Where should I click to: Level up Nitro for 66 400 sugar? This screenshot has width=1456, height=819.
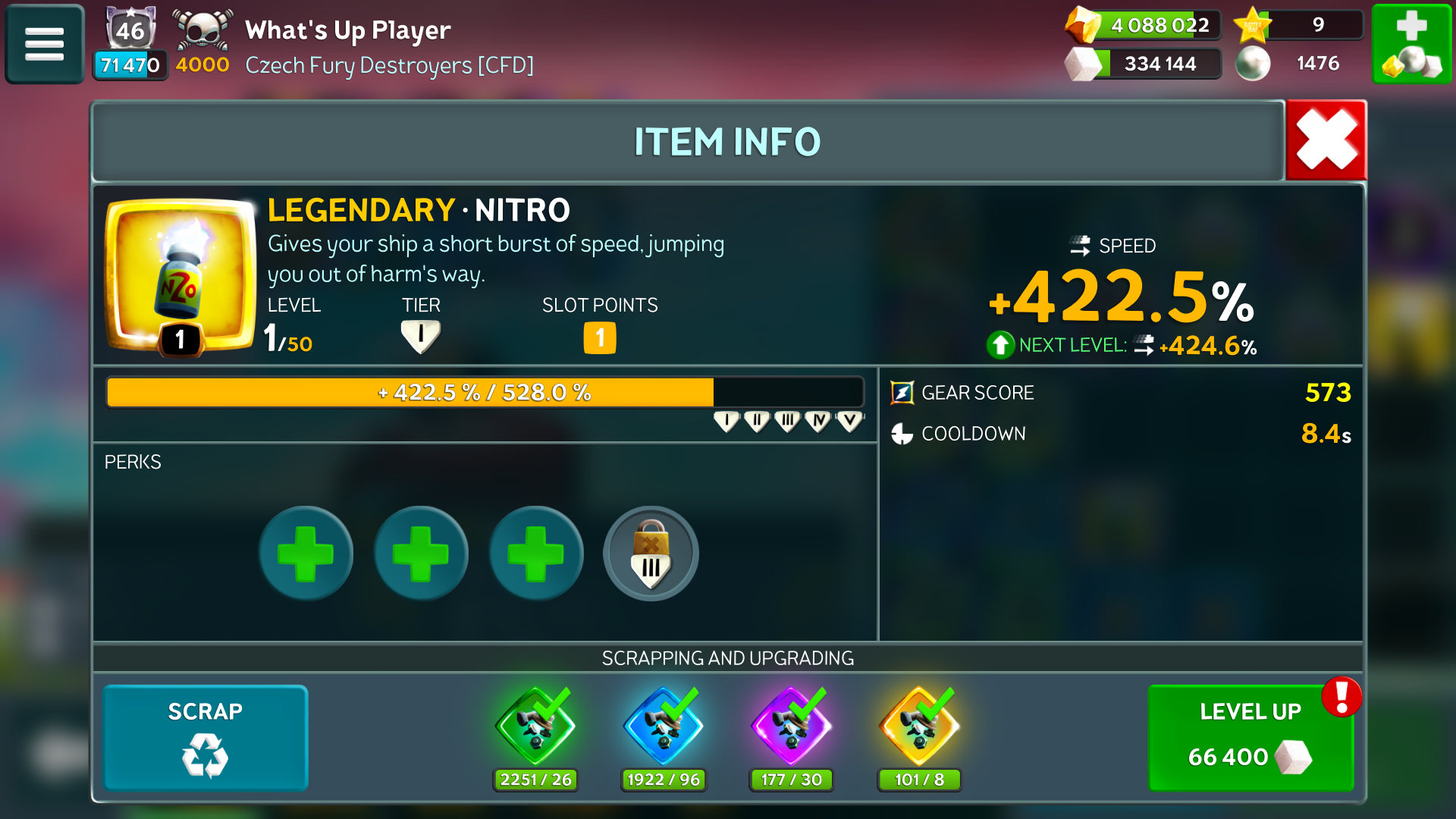(1250, 737)
